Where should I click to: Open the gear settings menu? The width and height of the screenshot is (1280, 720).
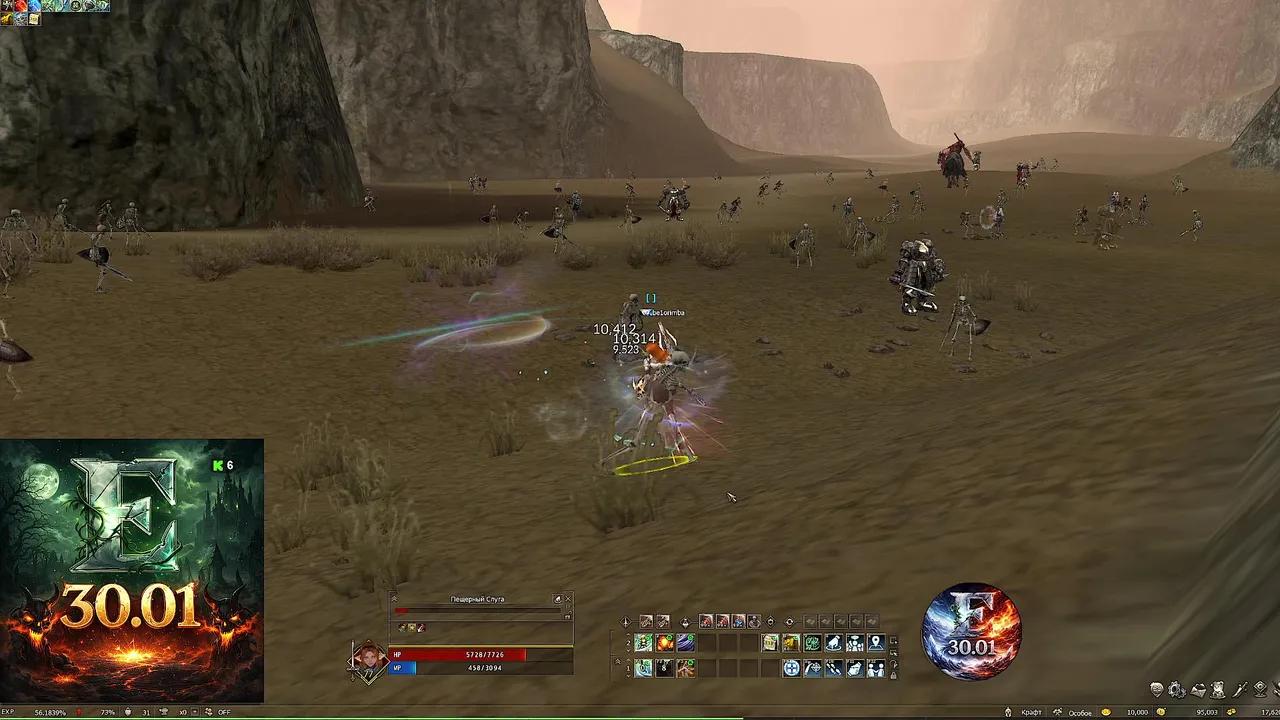[x=1176, y=690]
